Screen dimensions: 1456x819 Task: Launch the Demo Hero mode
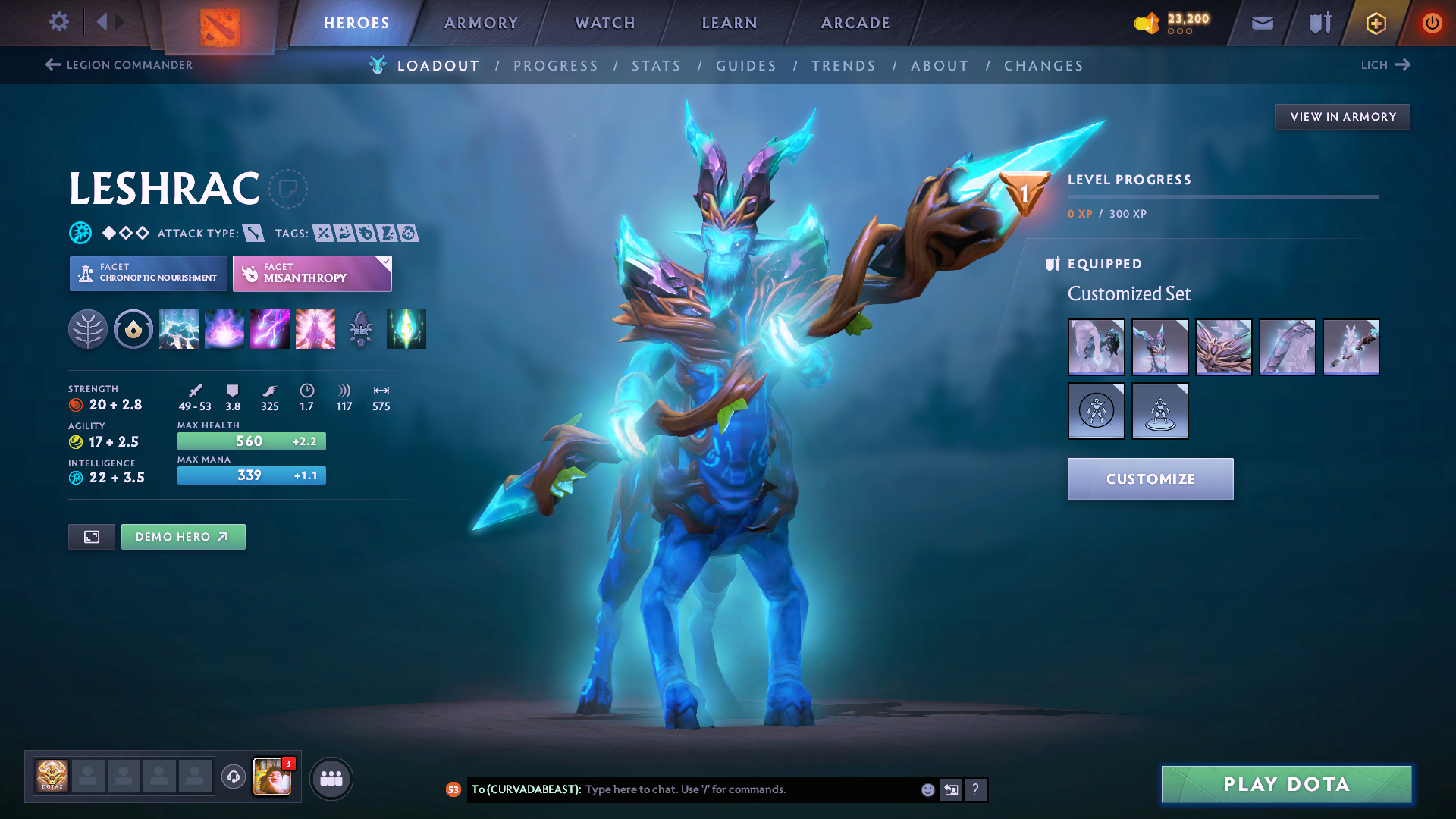pyautogui.click(x=183, y=537)
